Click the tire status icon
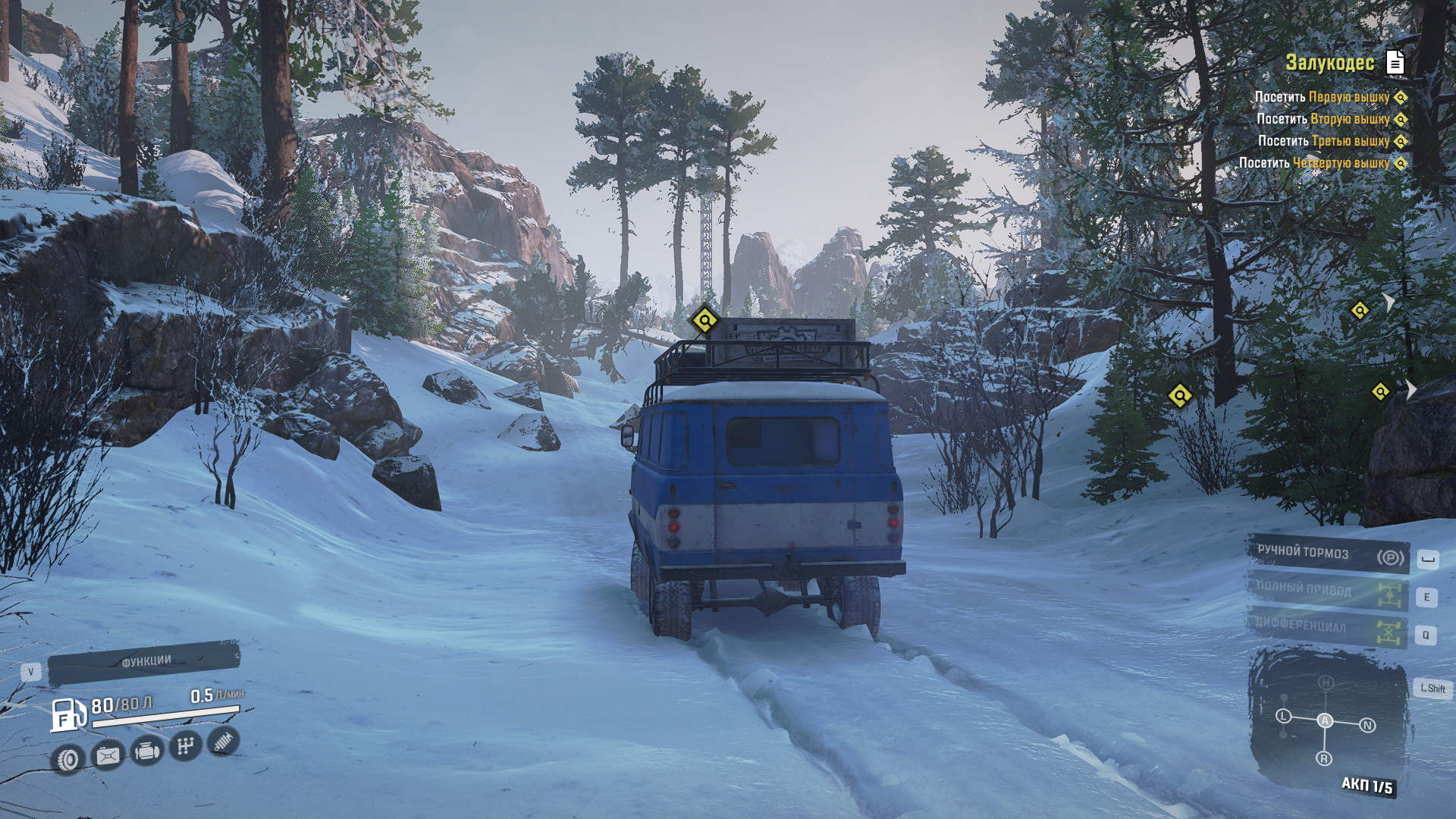The width and height of the screenshot is (1456, 819). 68,759
